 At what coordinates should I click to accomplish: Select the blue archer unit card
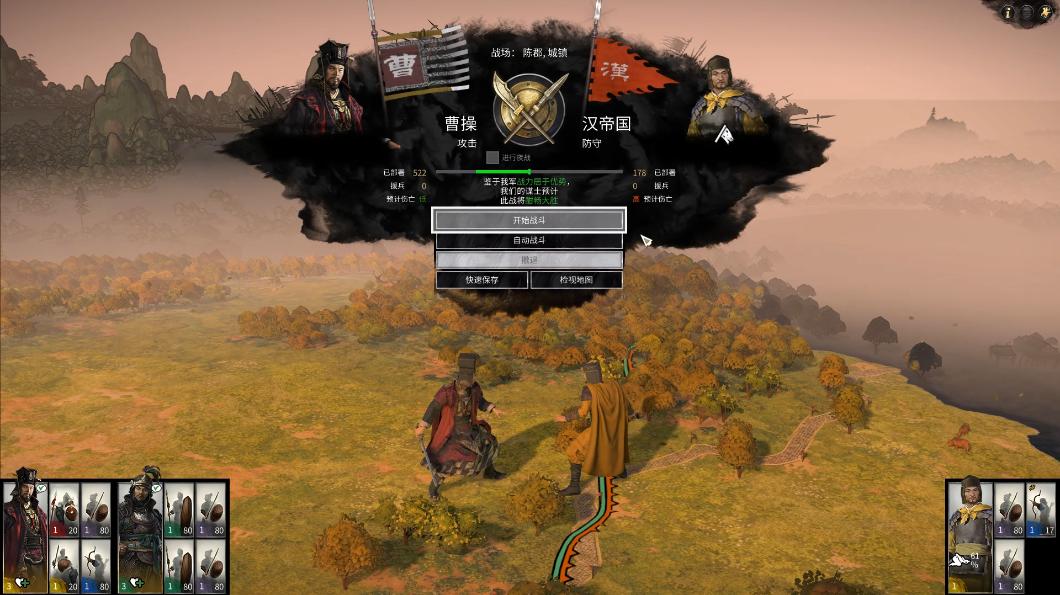(96, 565)
